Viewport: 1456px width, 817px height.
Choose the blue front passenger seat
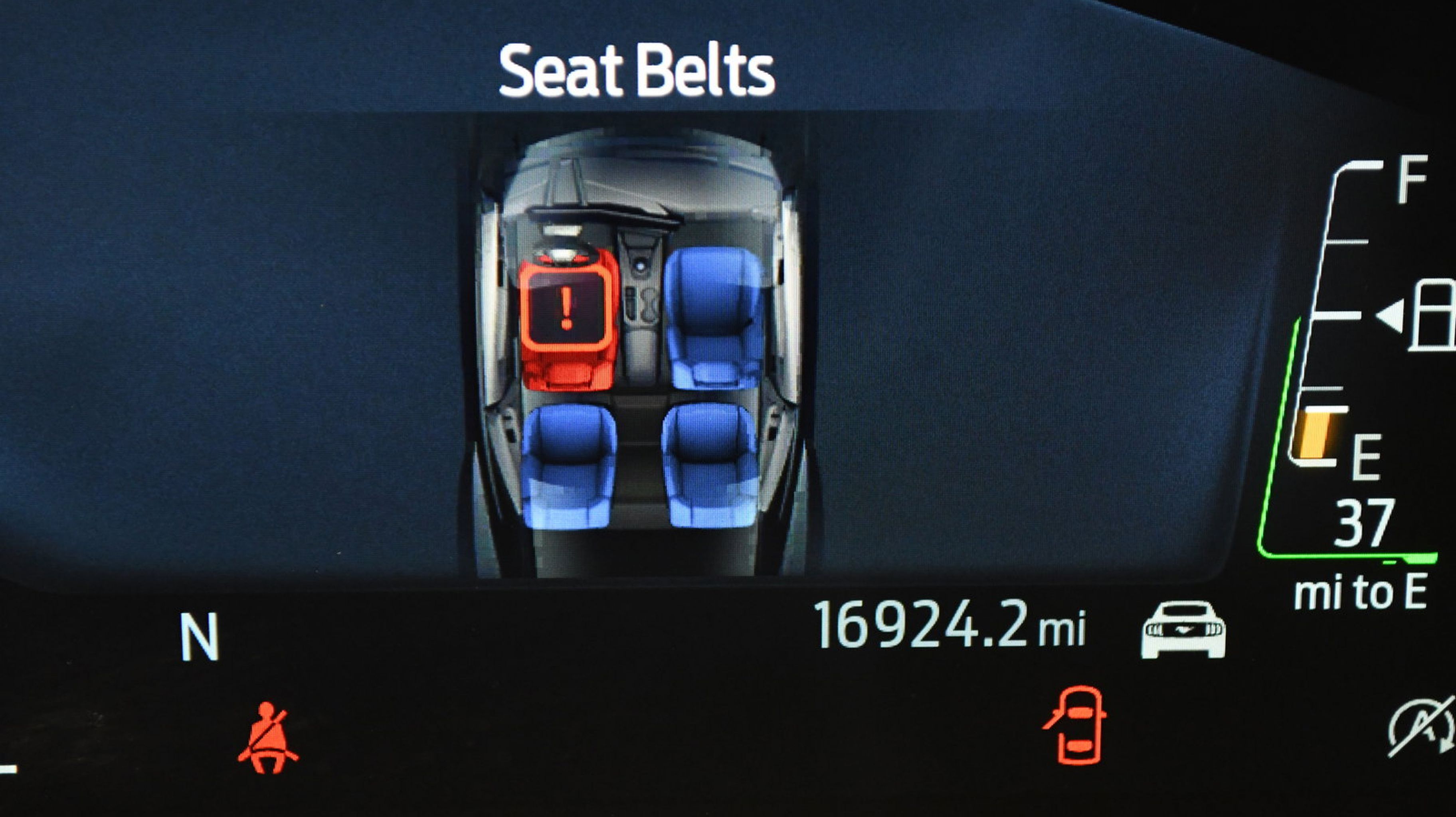pos(714,318)
